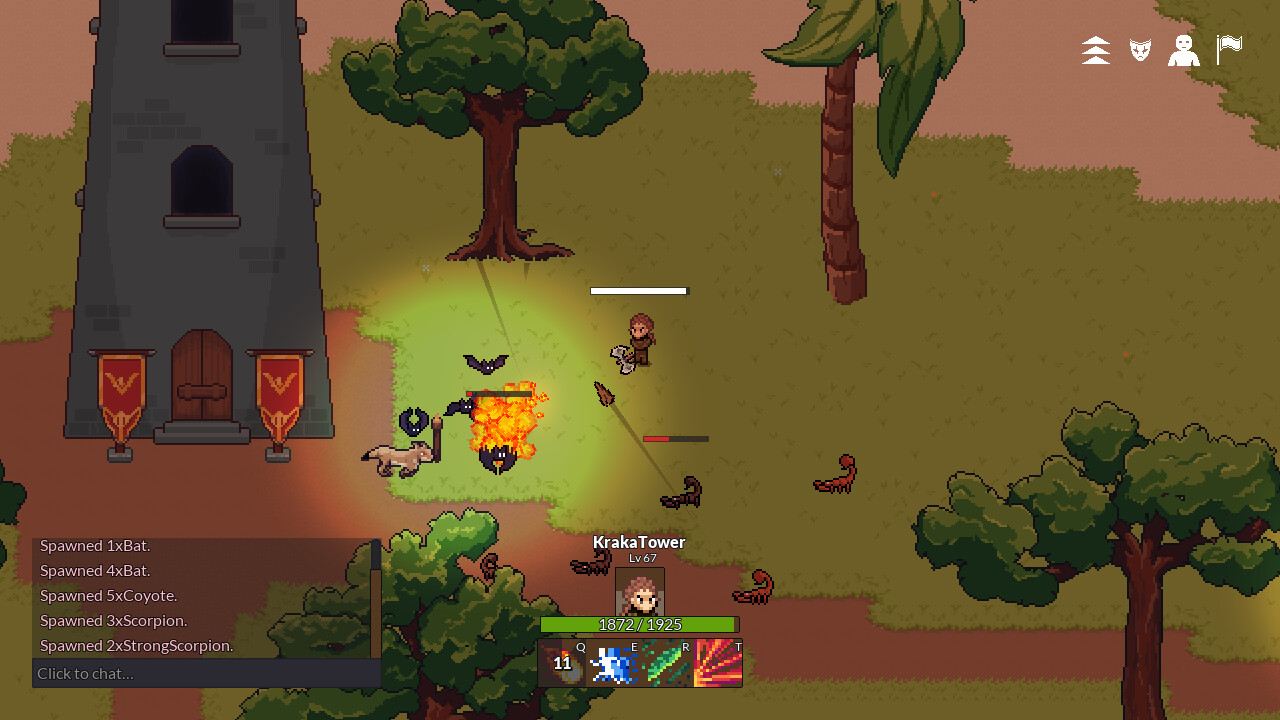The width and height of the screenshot is (1280, 720).
Task: Click the KrakaTower name label
Action: pyautogui.click(x=638, y=541)
